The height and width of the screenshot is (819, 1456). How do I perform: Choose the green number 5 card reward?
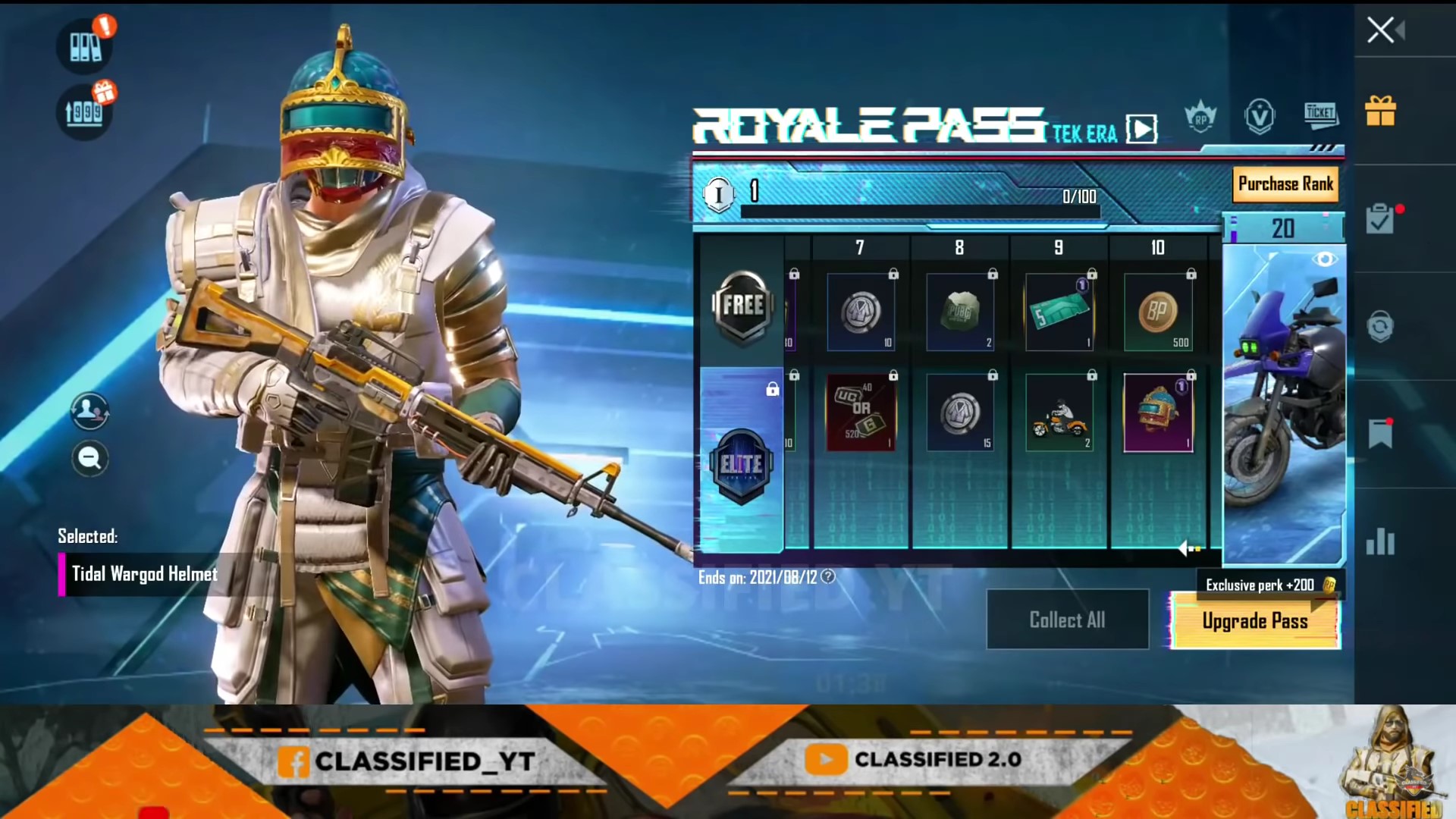[1059, 312]
